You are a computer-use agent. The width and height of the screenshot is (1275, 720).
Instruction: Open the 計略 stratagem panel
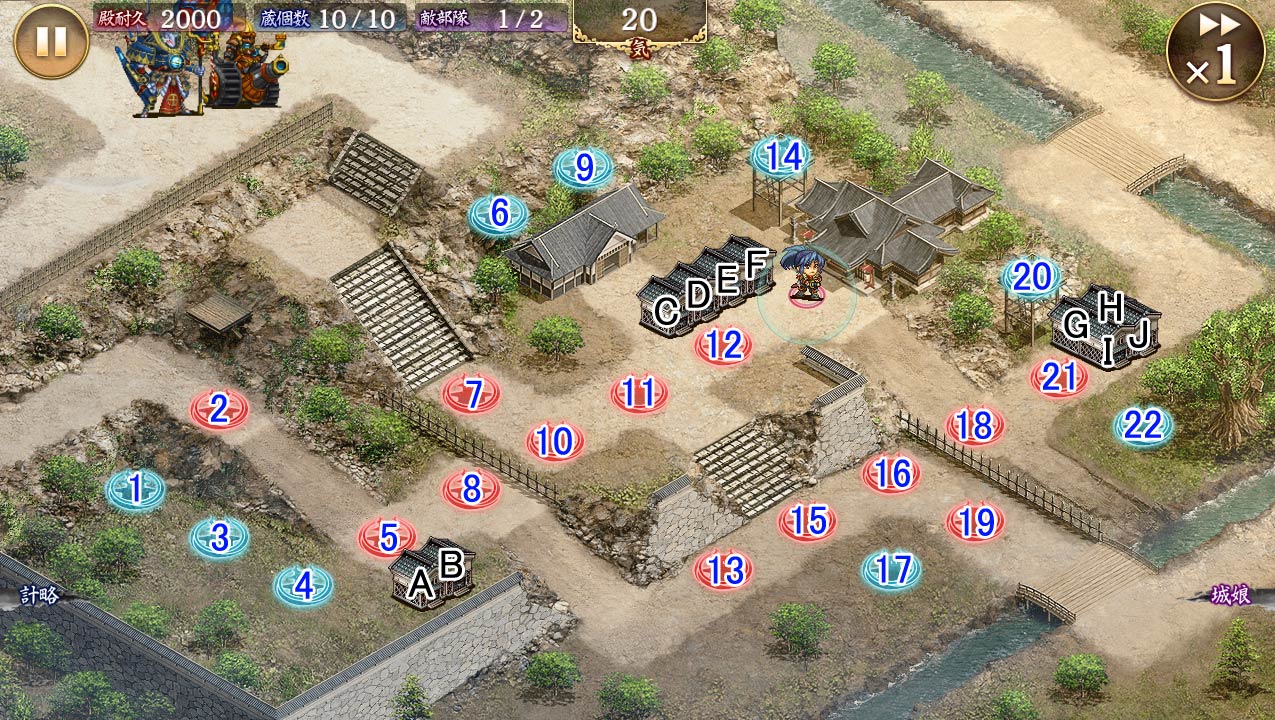pos(38,595)
